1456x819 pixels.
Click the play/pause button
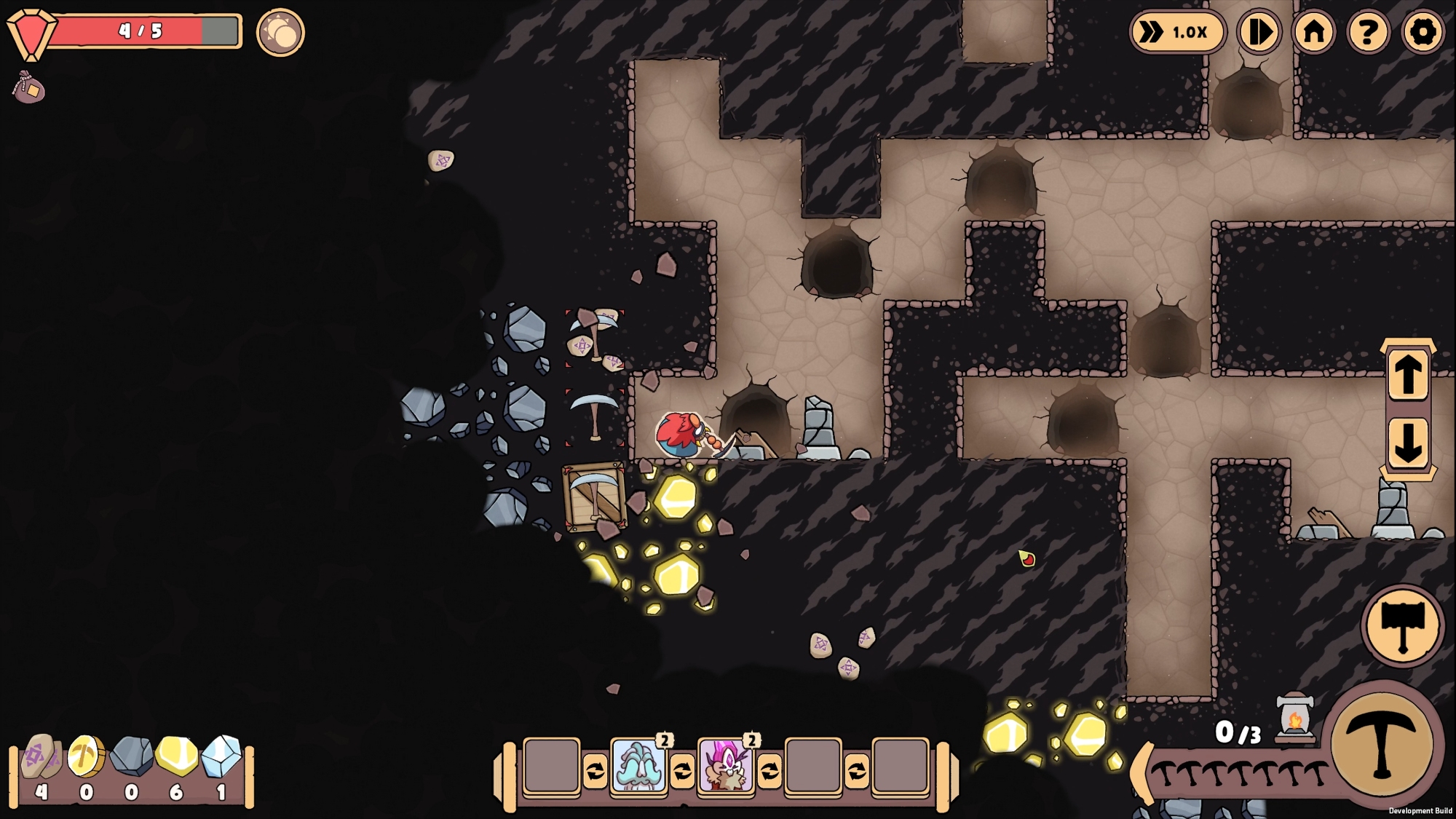[x=1259, y=32]
